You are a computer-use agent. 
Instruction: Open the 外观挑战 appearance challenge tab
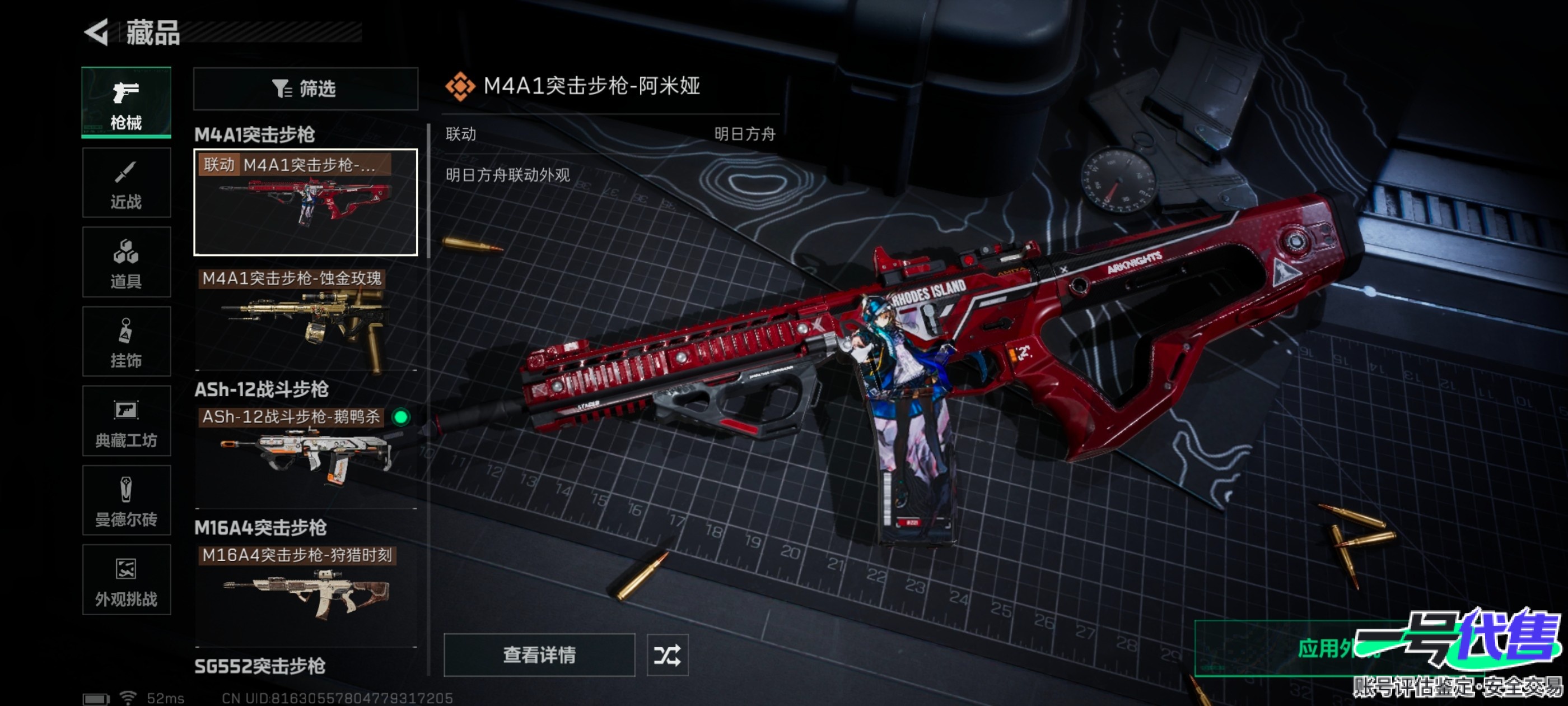point(126,580)
